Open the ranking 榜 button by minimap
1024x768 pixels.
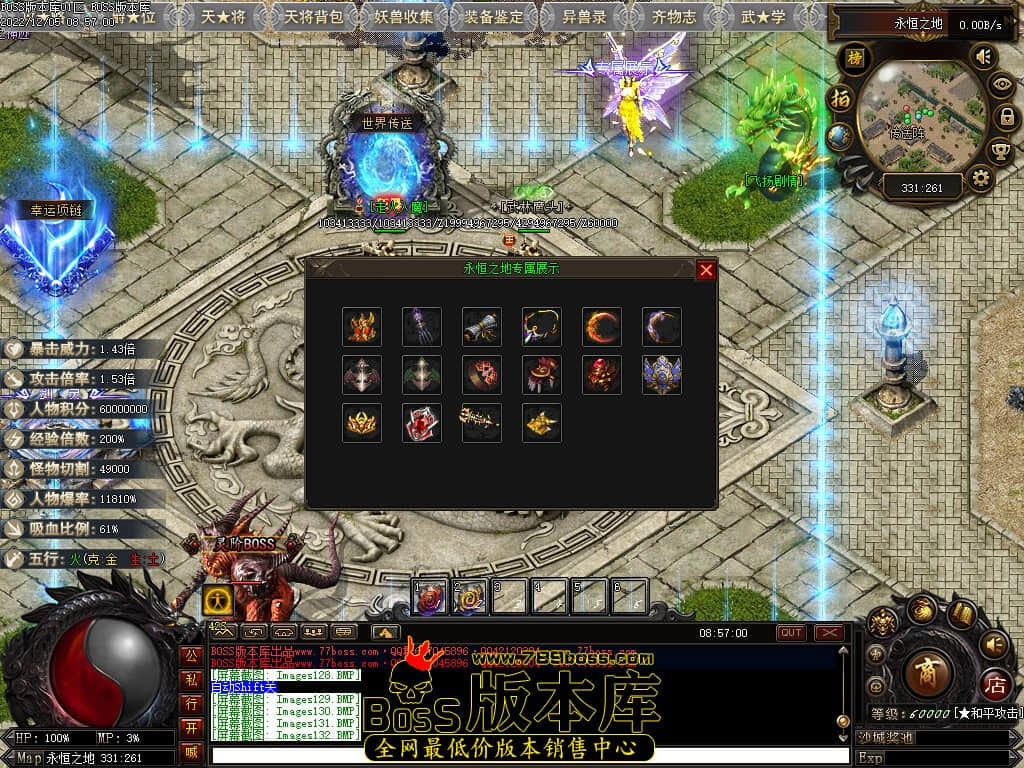(x=855, y=57)
